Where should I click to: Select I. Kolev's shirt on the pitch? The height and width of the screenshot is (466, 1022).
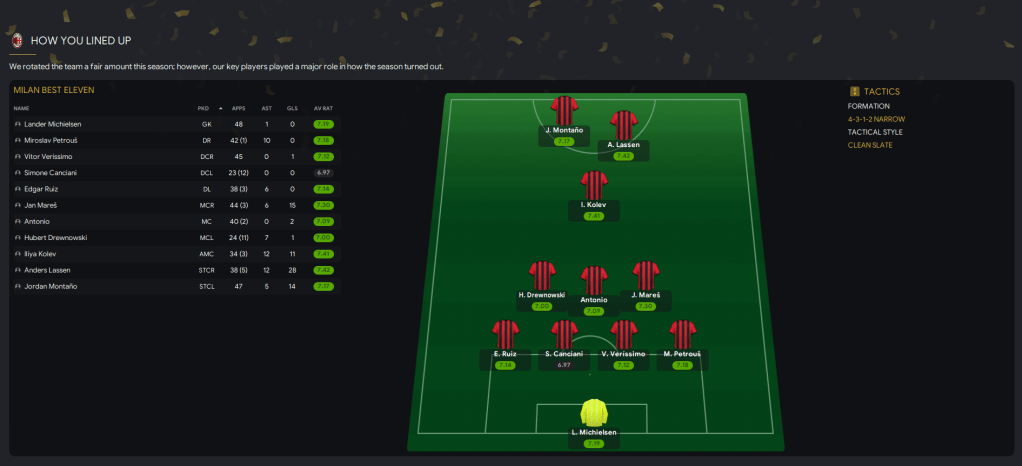click(594, 185)
